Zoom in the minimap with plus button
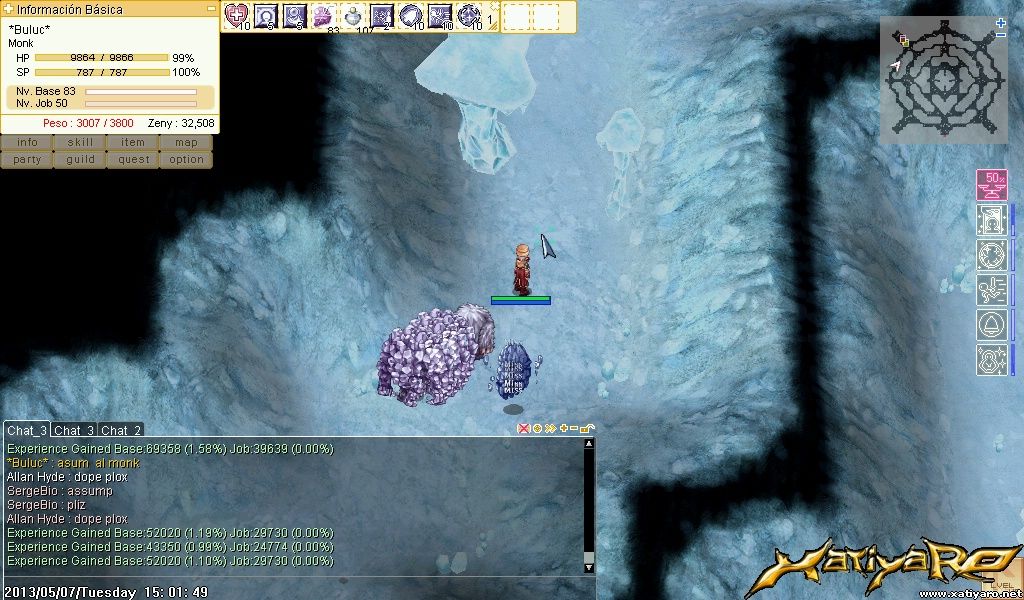Image resolution: width=1024 pixels, height=600 pixels. tap(1001, 22)
